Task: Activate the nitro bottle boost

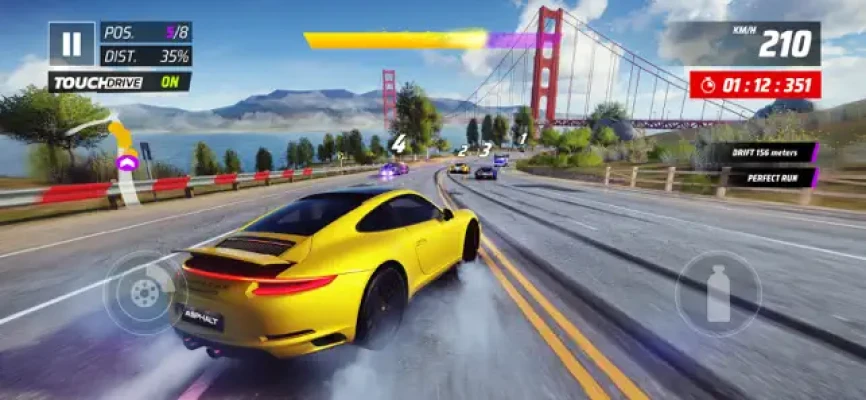Action: 718,293
